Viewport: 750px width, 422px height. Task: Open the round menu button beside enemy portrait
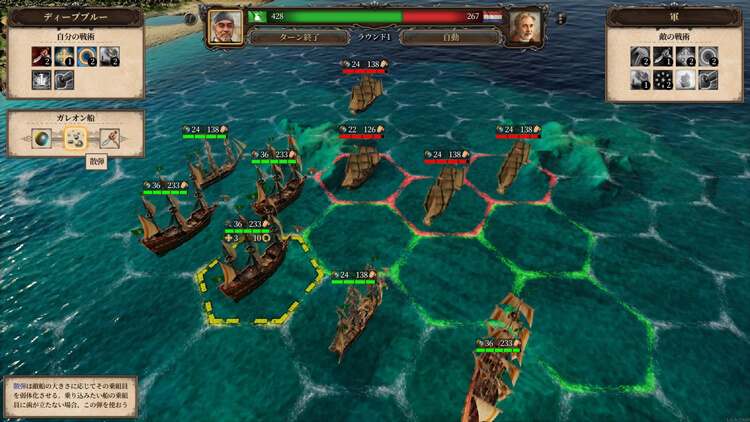559,19
